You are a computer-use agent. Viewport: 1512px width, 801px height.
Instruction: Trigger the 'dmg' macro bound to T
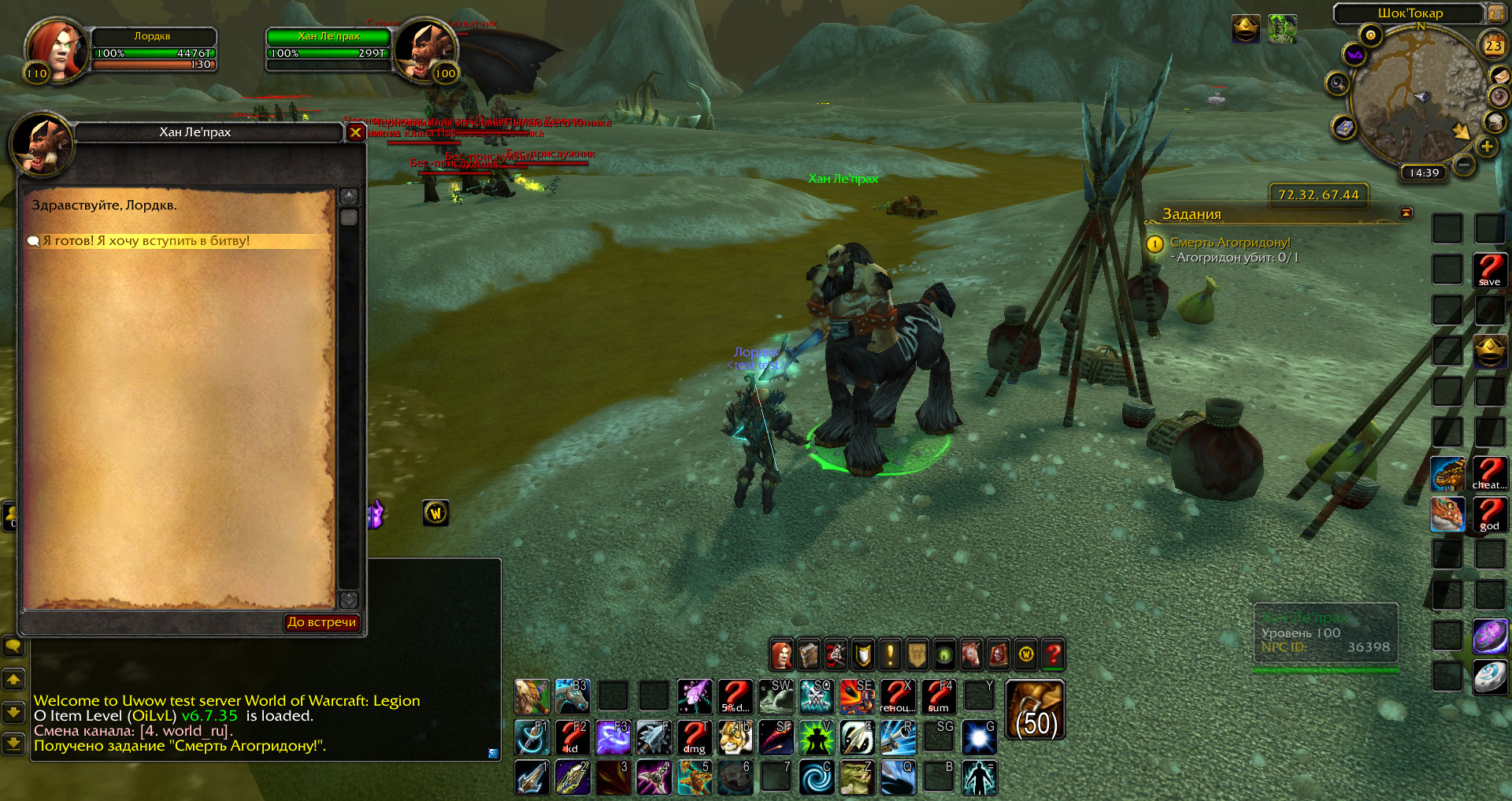click(x=695, y=738)
